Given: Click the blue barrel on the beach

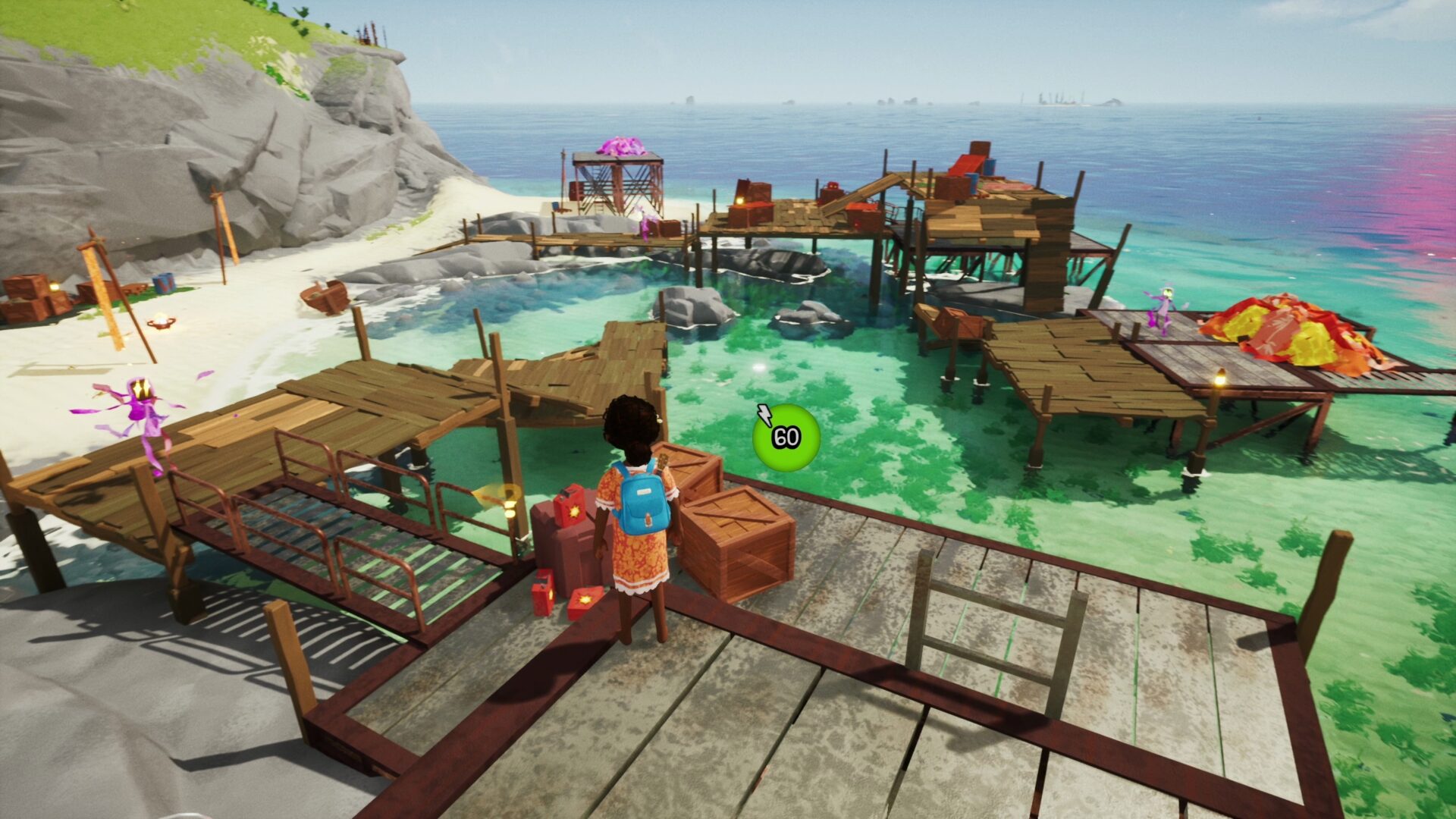Looking at the screenshot, I should (163, 284).
